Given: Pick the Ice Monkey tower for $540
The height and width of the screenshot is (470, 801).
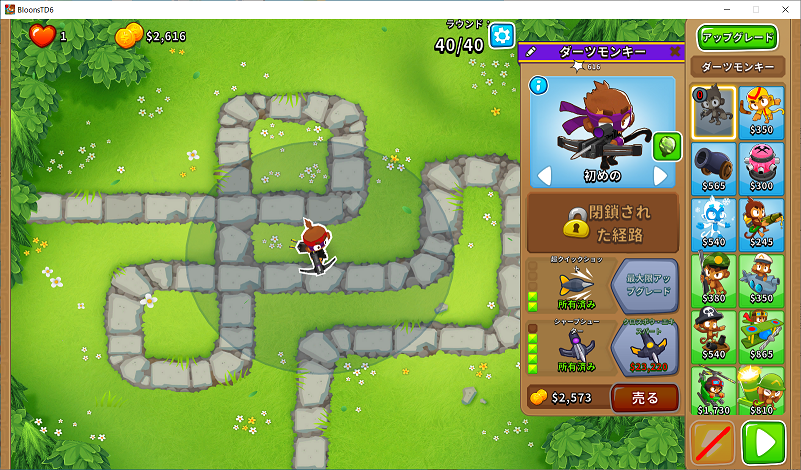Looking at the screenshot, I should pyautogui.click(x=714, y=220).
